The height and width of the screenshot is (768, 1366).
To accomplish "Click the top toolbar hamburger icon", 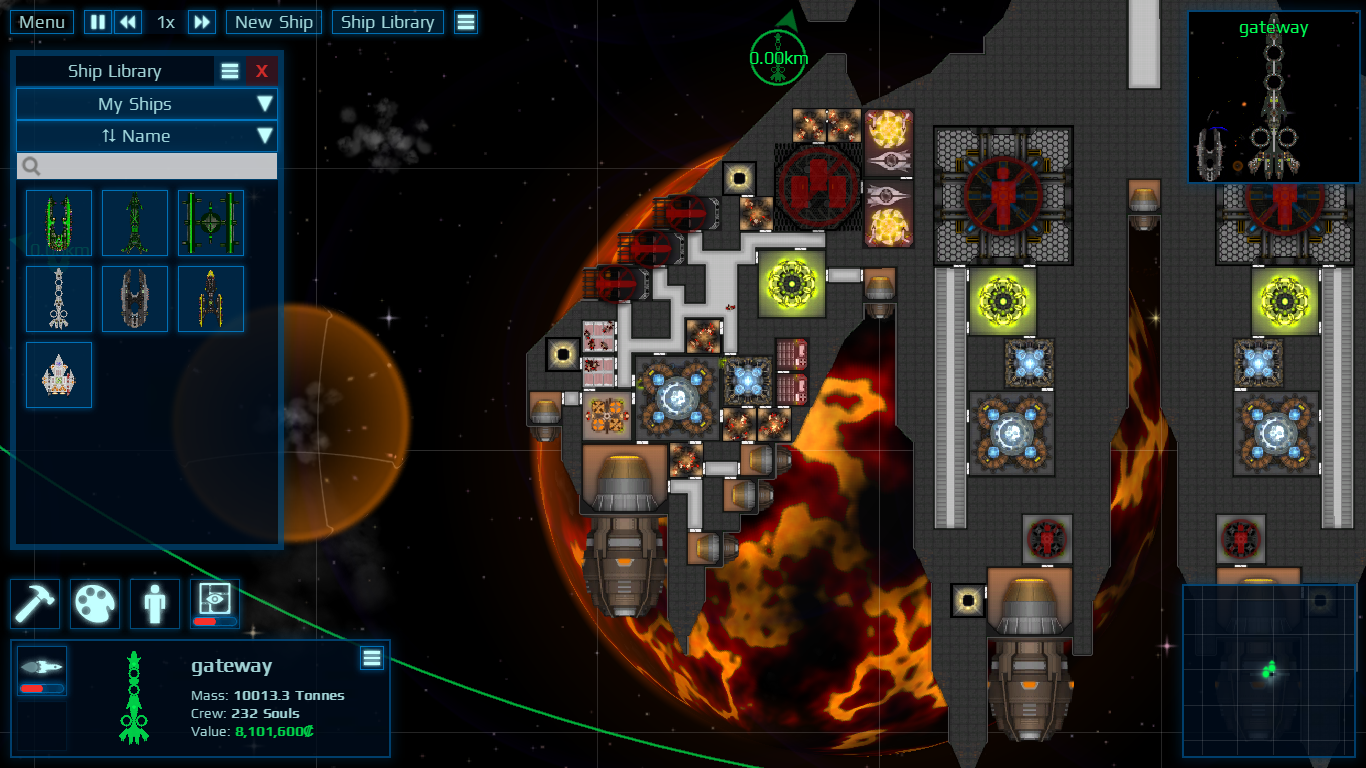I will [x=466, y=21].
